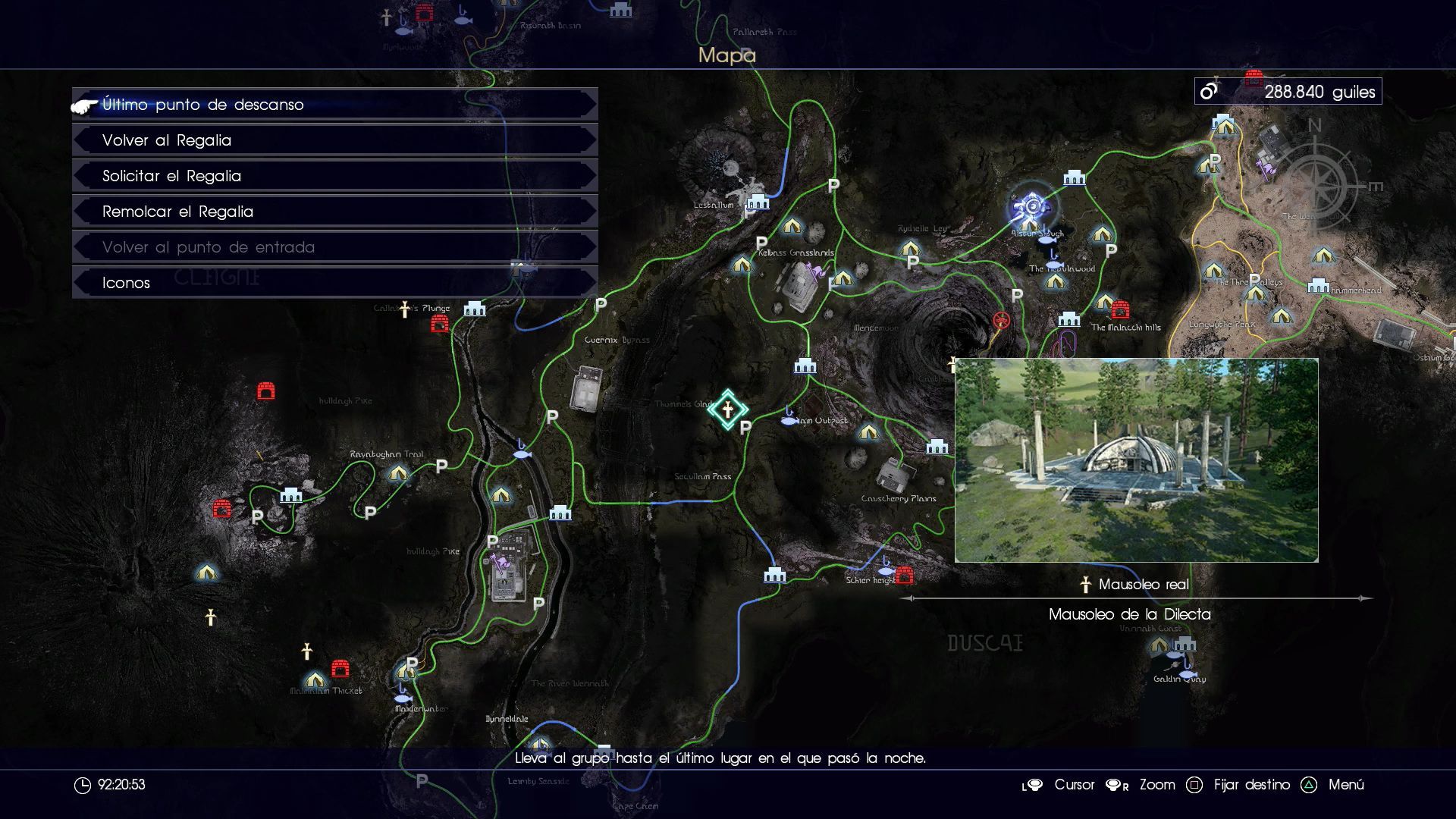Select the Schier Heights red dungeon marker
This screenshot has width=1456, height=819.
click(904, 576)
